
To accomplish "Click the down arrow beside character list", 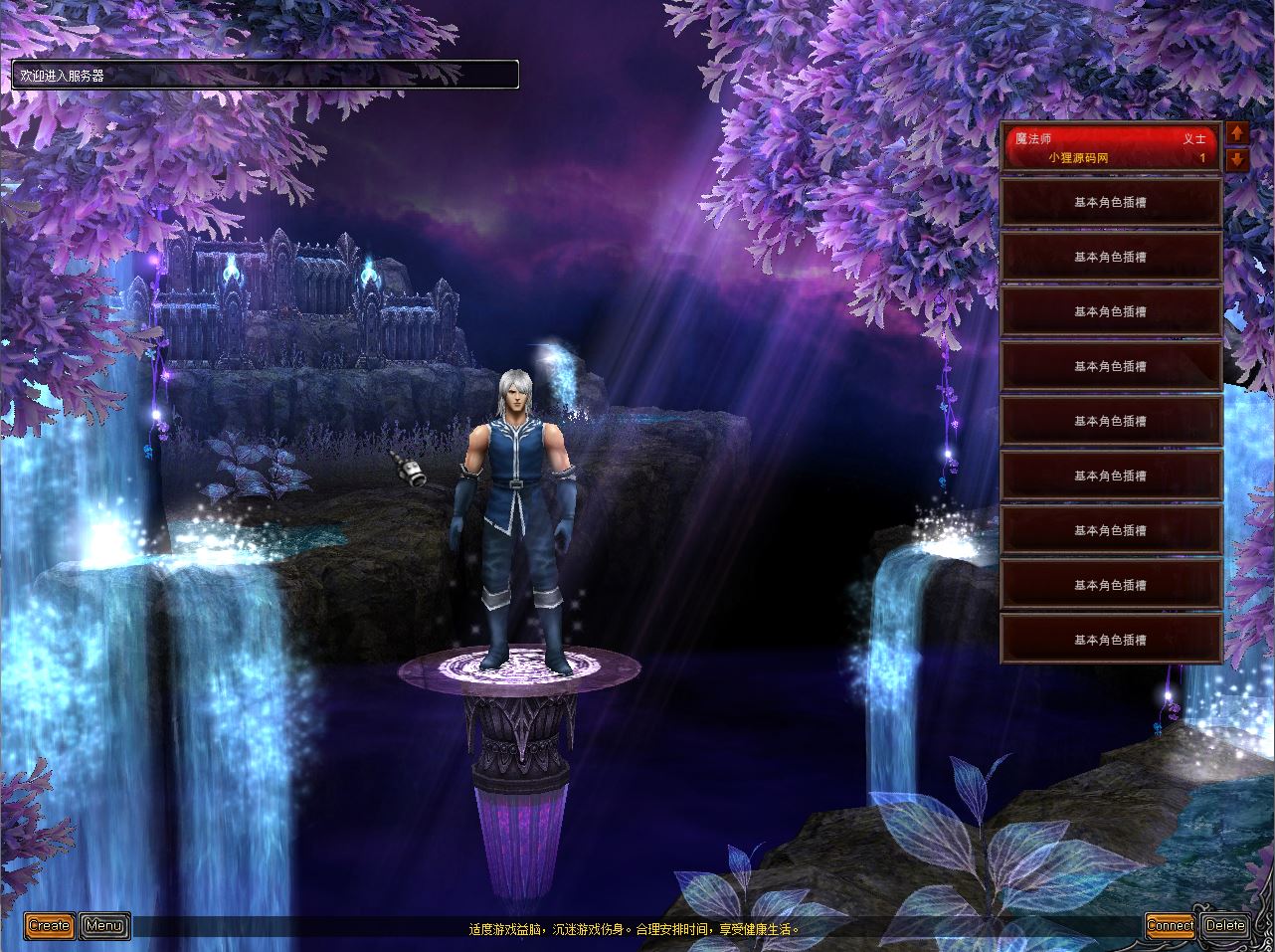I will click(1237, 159).
